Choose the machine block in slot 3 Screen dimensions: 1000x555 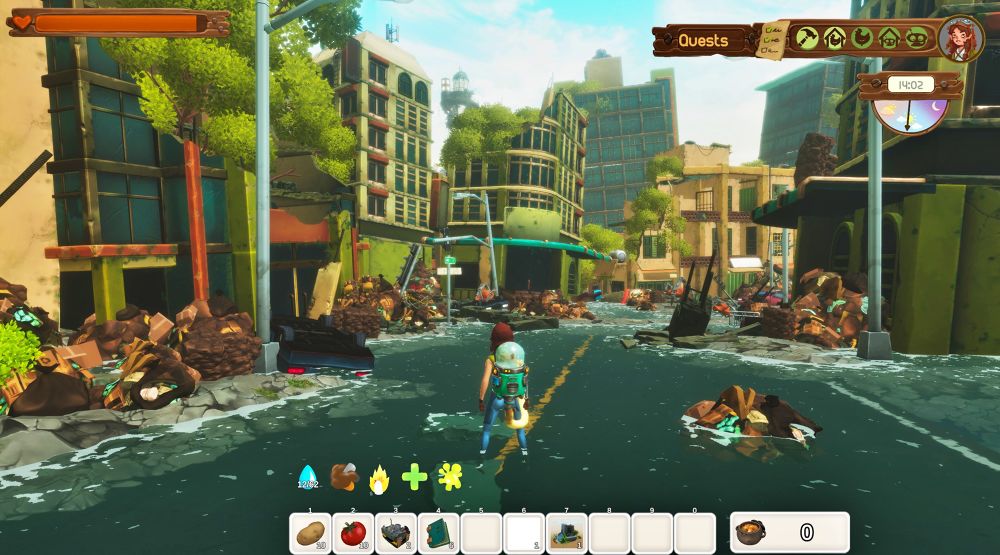pyautogui.click(x=396, y=533)
